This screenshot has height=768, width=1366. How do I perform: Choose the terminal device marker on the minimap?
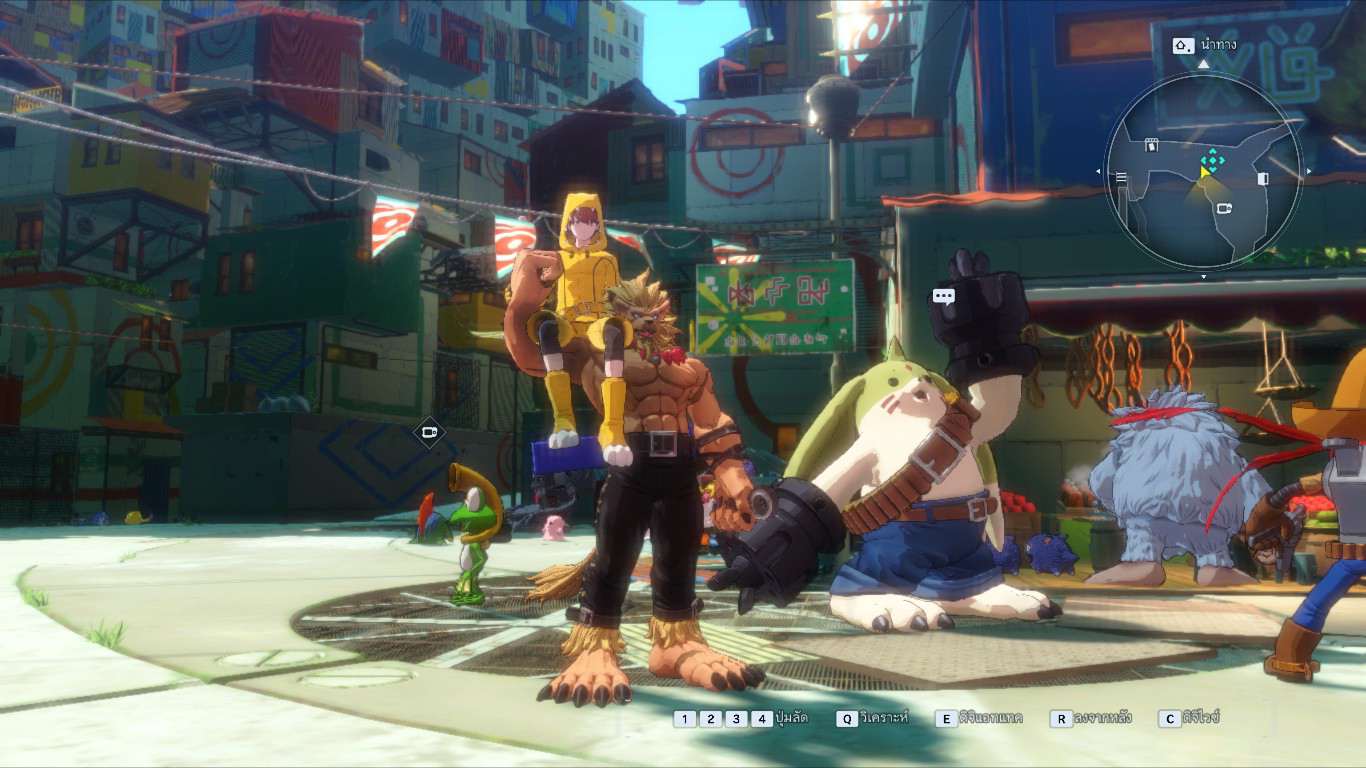[x=1224, y=208]
